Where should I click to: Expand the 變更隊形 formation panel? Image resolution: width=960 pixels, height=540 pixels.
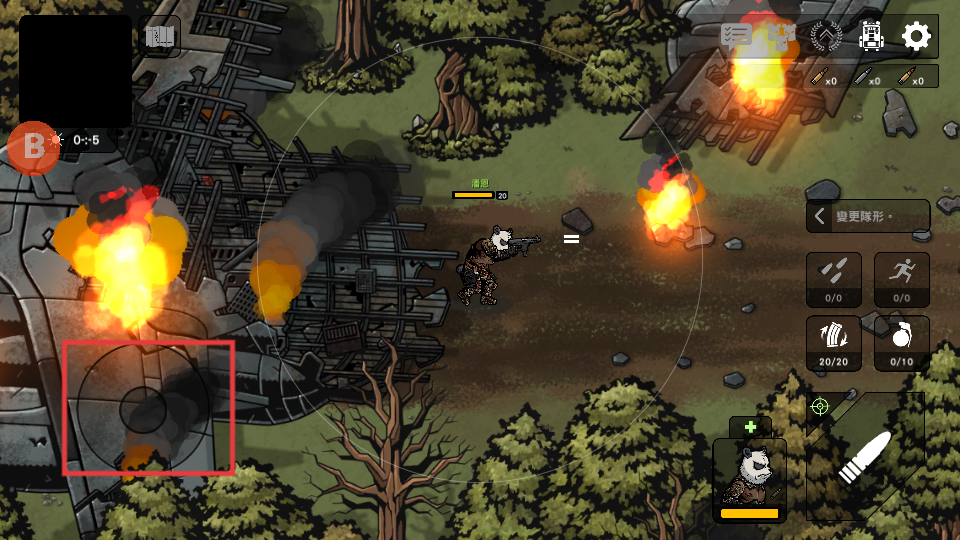coord(868,216)
